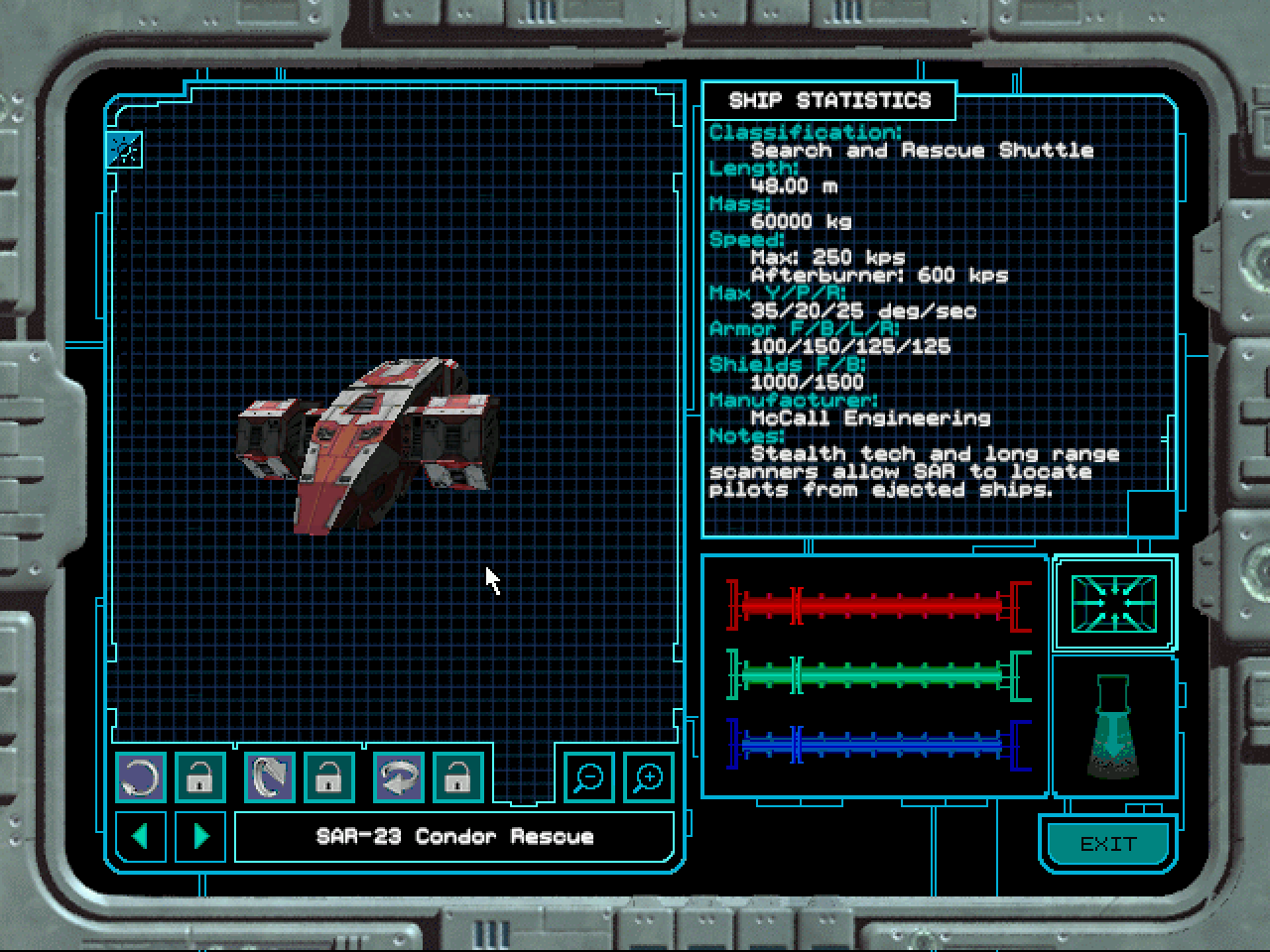Exit the ship viewer with EXIT button
The width and height of the screenshot is (1270, 952).
[1107, 844]
